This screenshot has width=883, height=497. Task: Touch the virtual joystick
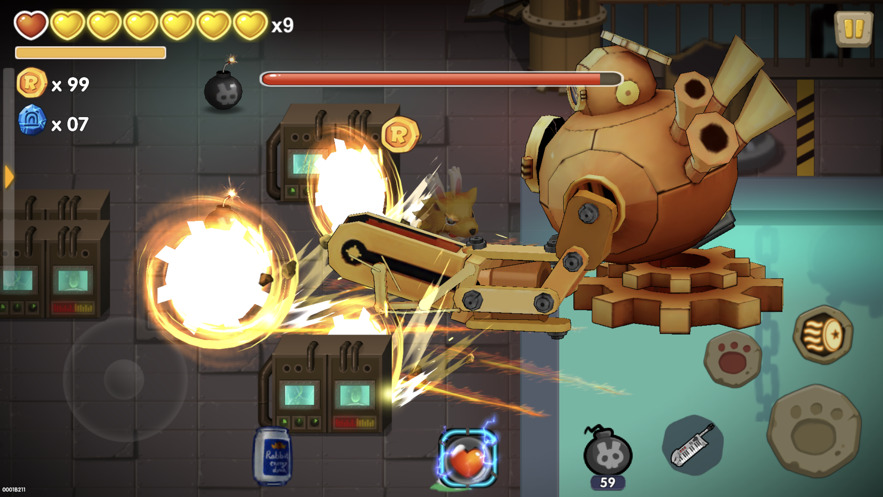pyautogui.click(x=124, y=378)
